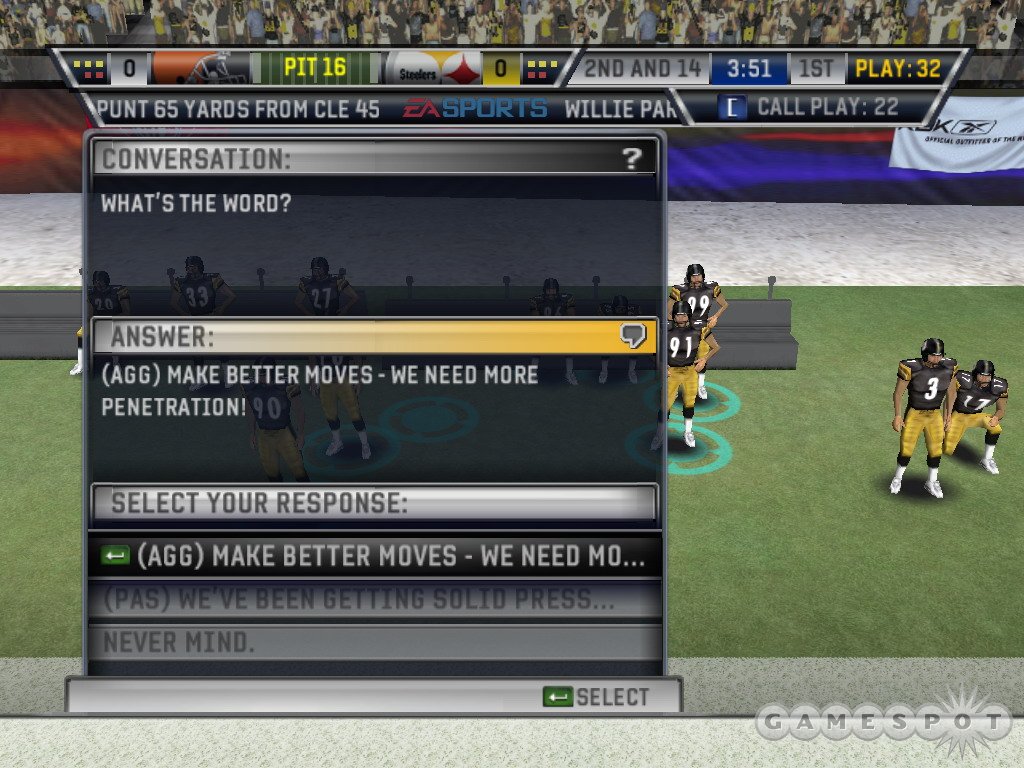Viewport: 1024px width, 768px height.
Task: Select the passive 'Solid Pressure' response
Action: (x=375, y=600)
